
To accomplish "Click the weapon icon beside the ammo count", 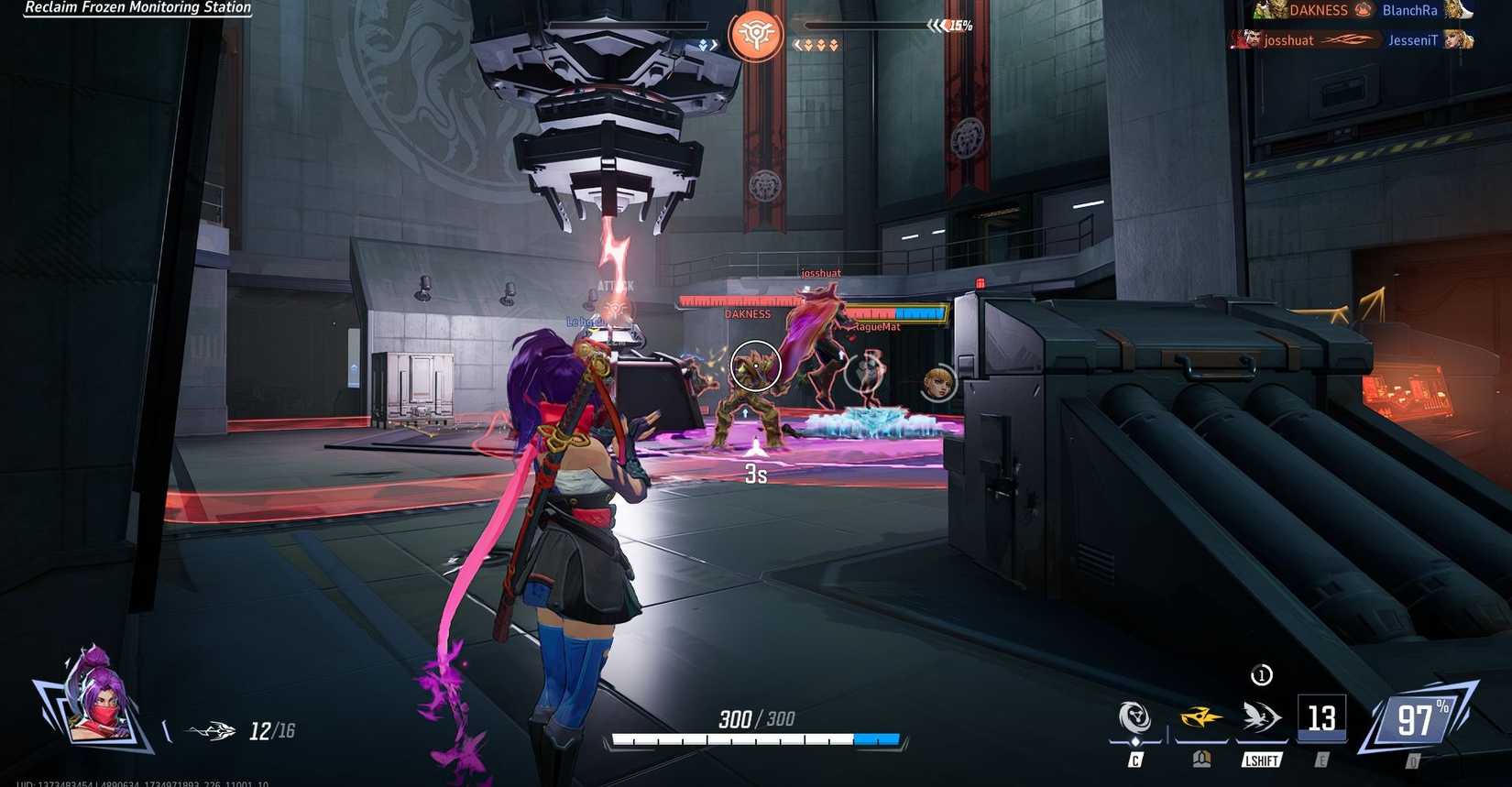I will [x=211, y=728].
